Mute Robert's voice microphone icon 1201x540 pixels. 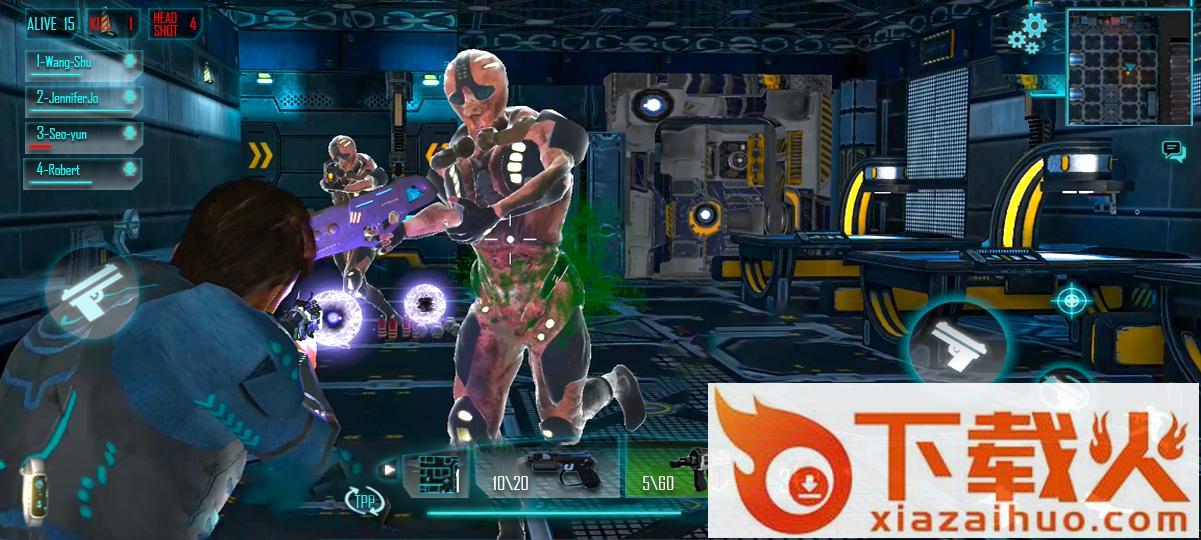129,171
